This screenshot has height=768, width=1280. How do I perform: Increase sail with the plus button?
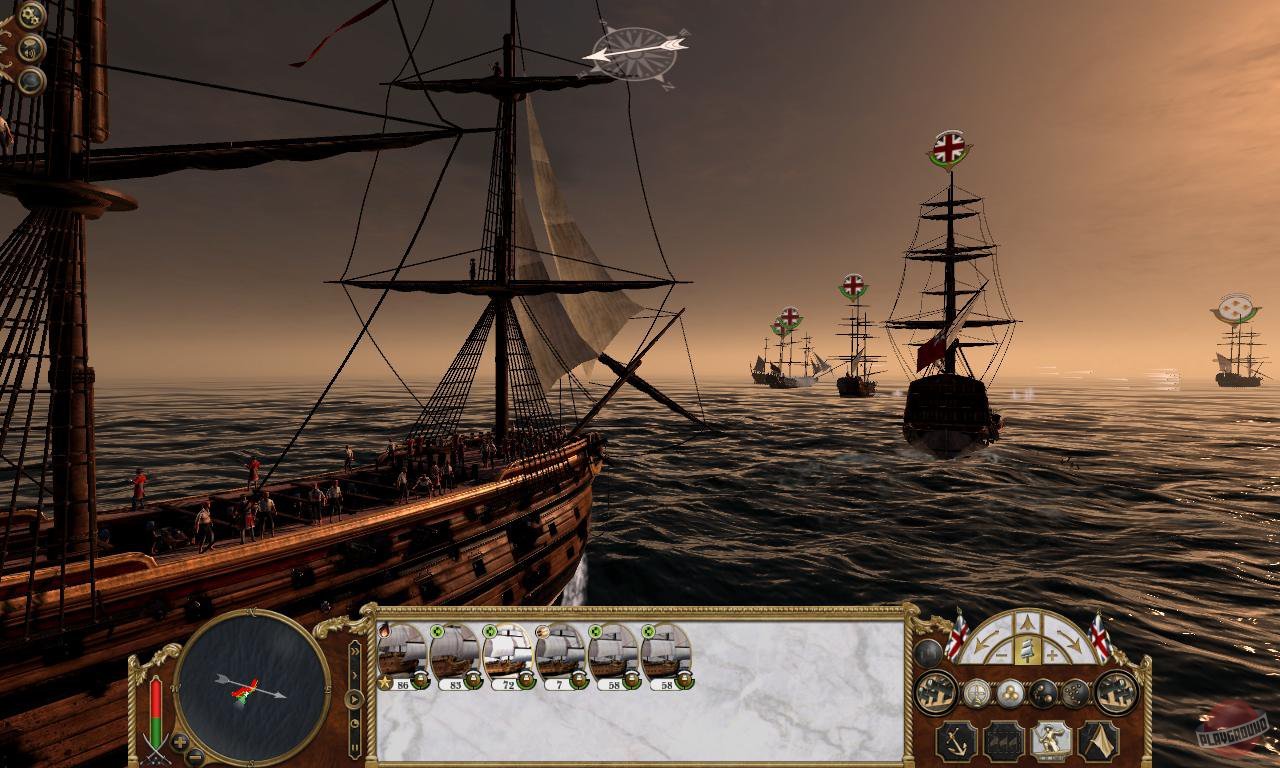pyautogui.click(x=1052, y=655)
